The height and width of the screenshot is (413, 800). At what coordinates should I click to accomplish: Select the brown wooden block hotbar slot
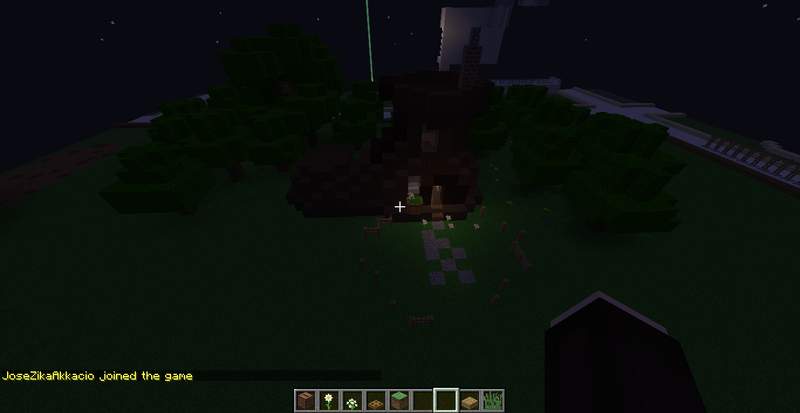tap(307, 401)
